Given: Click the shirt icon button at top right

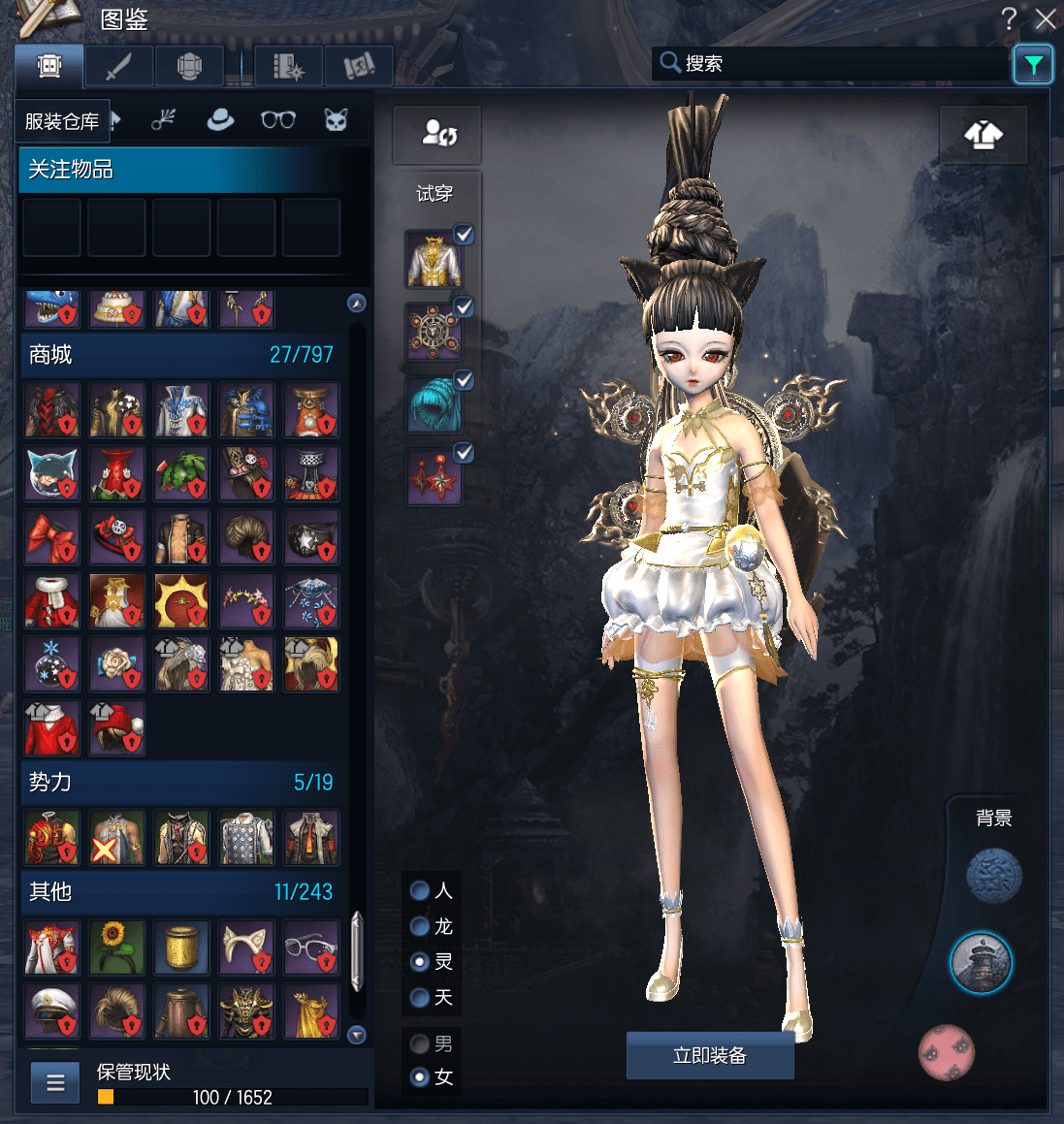Looking at the screenshot, I should tap(983, 135).
